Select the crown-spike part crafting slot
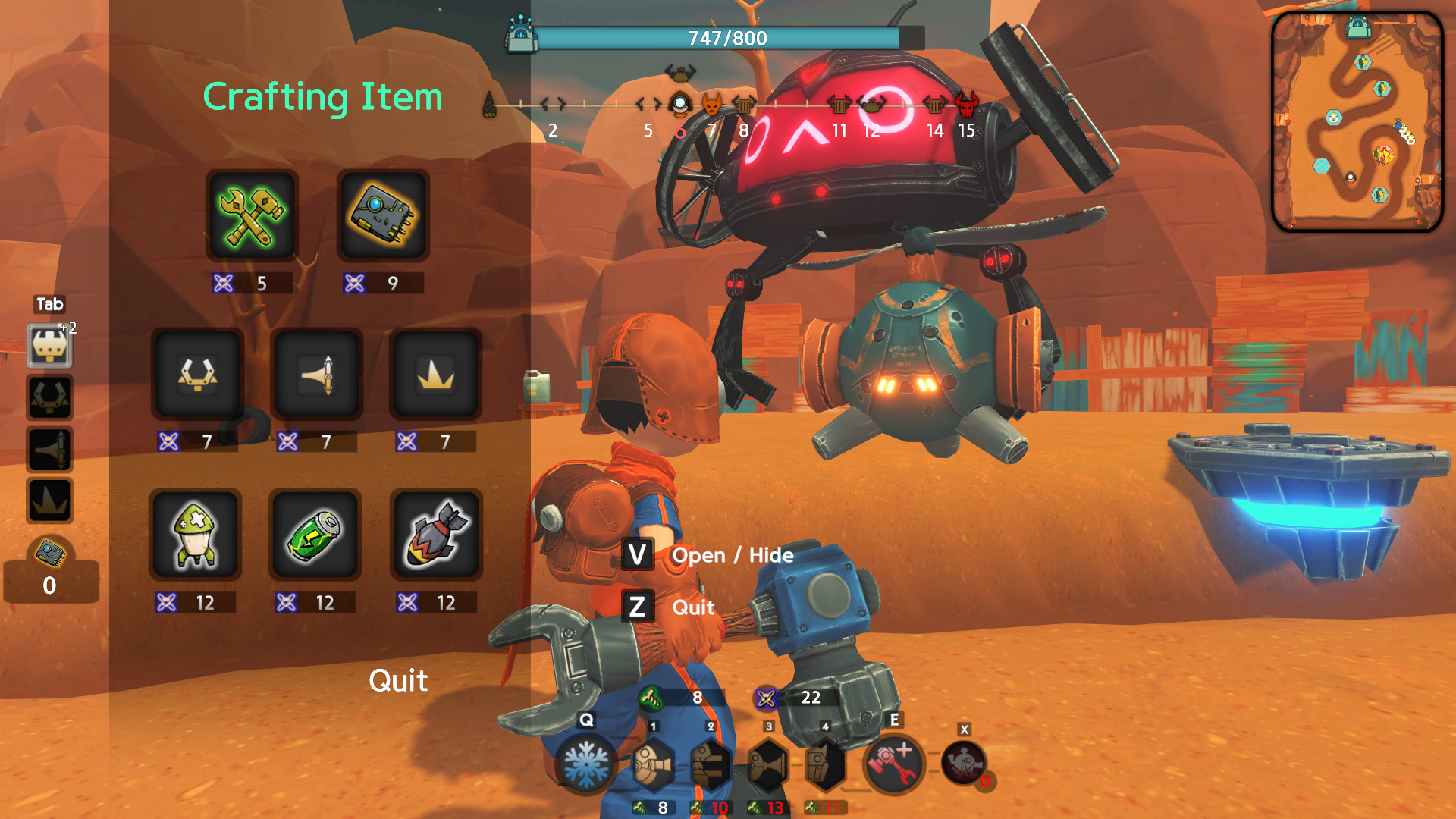This screenshot has width=1456, height=819. pyautogui.click(x=436, y=375)
